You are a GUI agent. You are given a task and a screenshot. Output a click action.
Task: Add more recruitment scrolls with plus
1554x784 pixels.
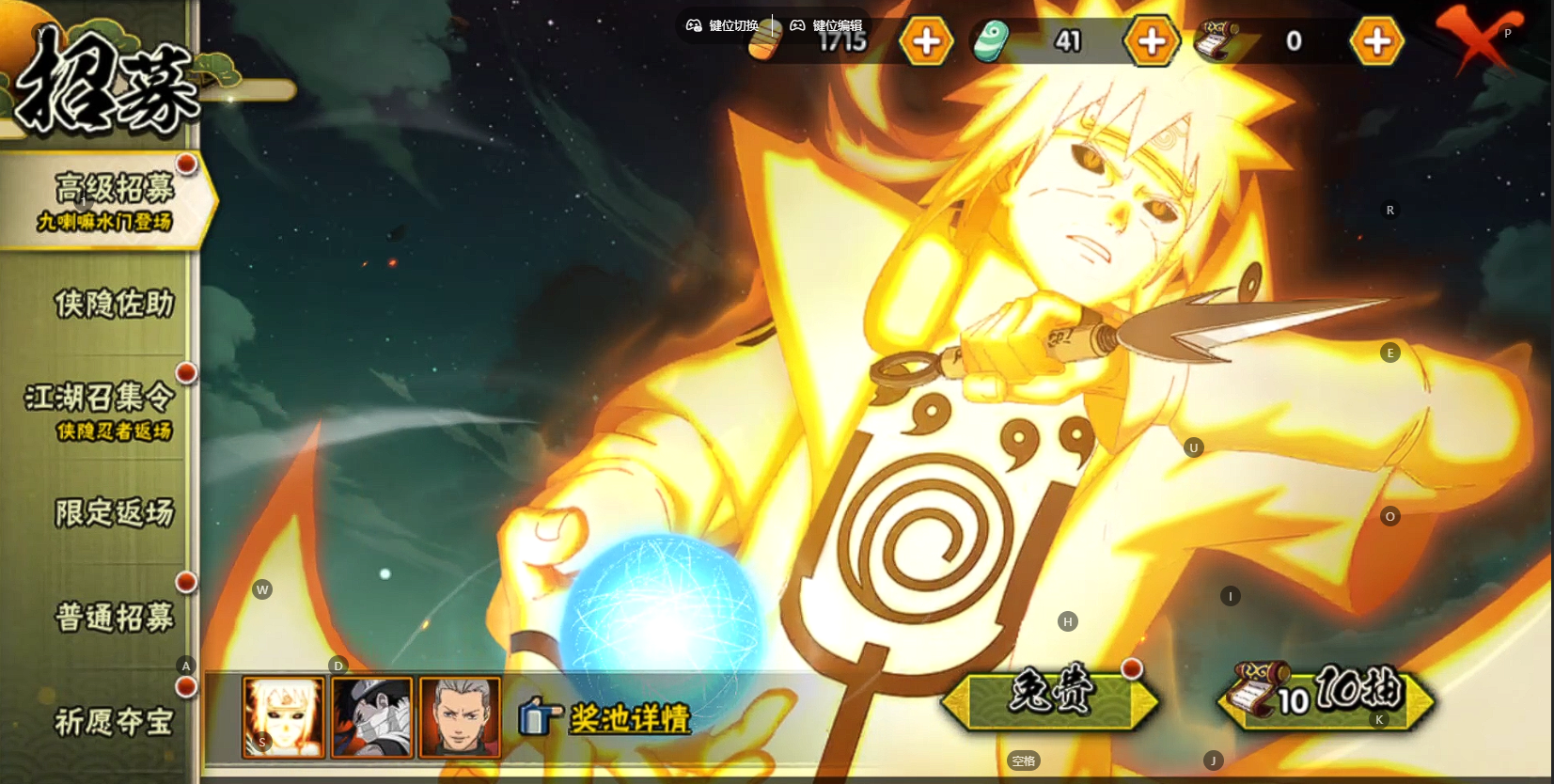tap(1376, 41)
